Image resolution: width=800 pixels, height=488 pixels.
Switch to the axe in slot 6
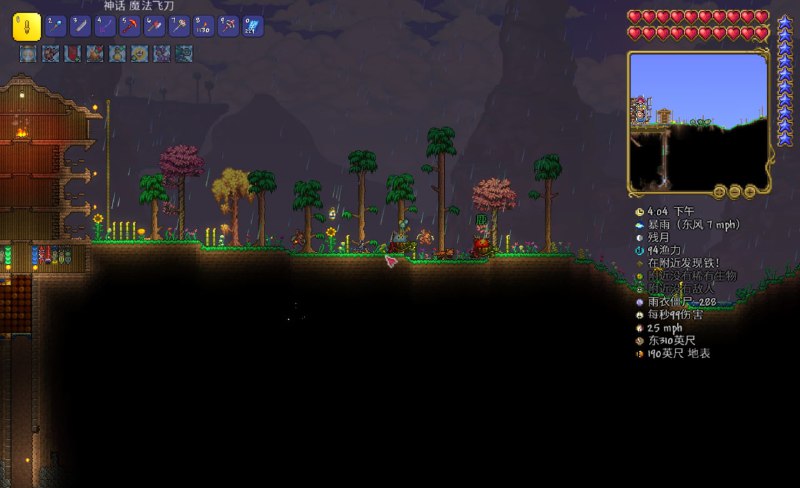point(154,26)
